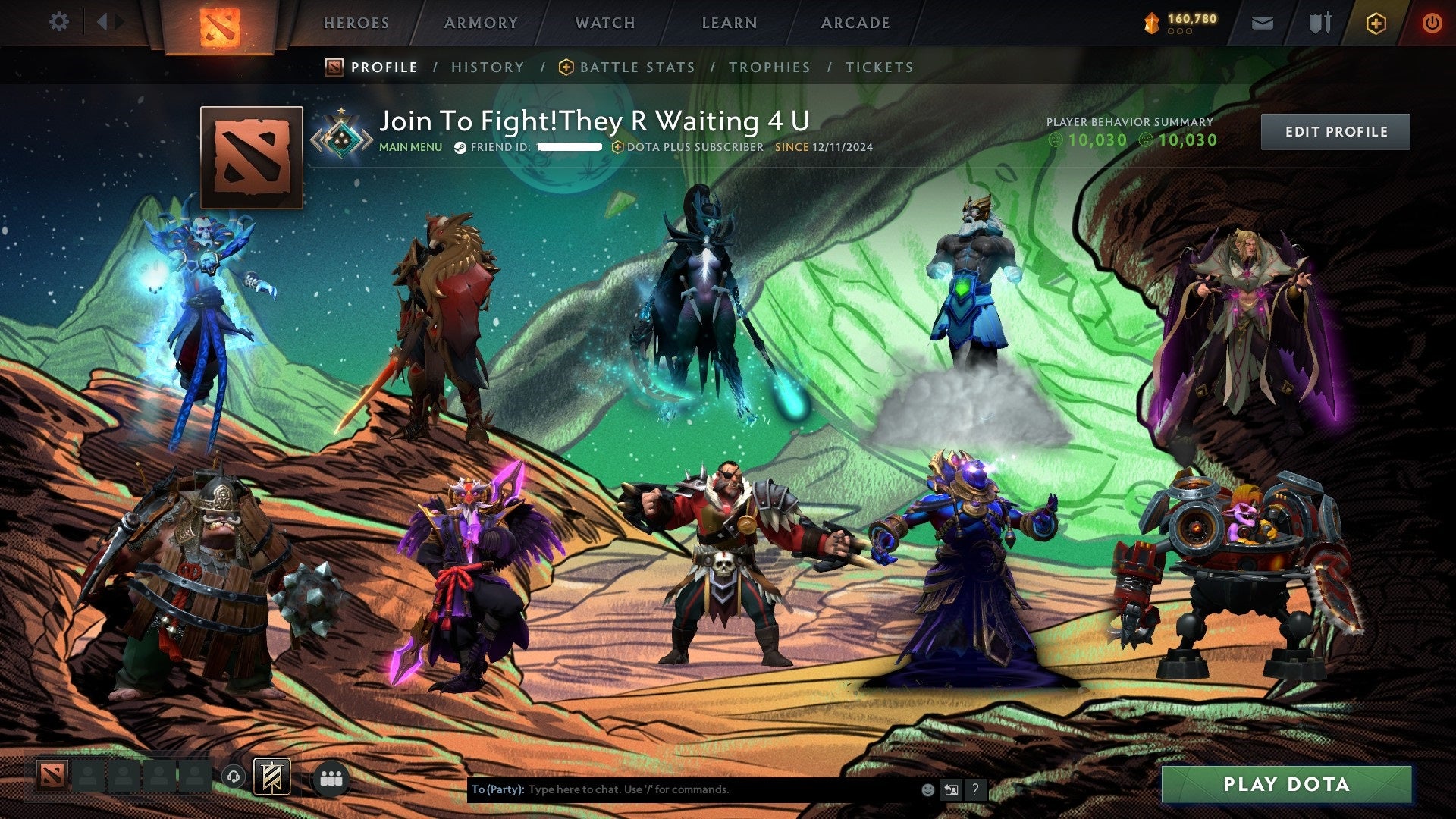Open the mail notifications envelope
1456x819 pixels.
pyautogui.click(x=1263, y=23)
